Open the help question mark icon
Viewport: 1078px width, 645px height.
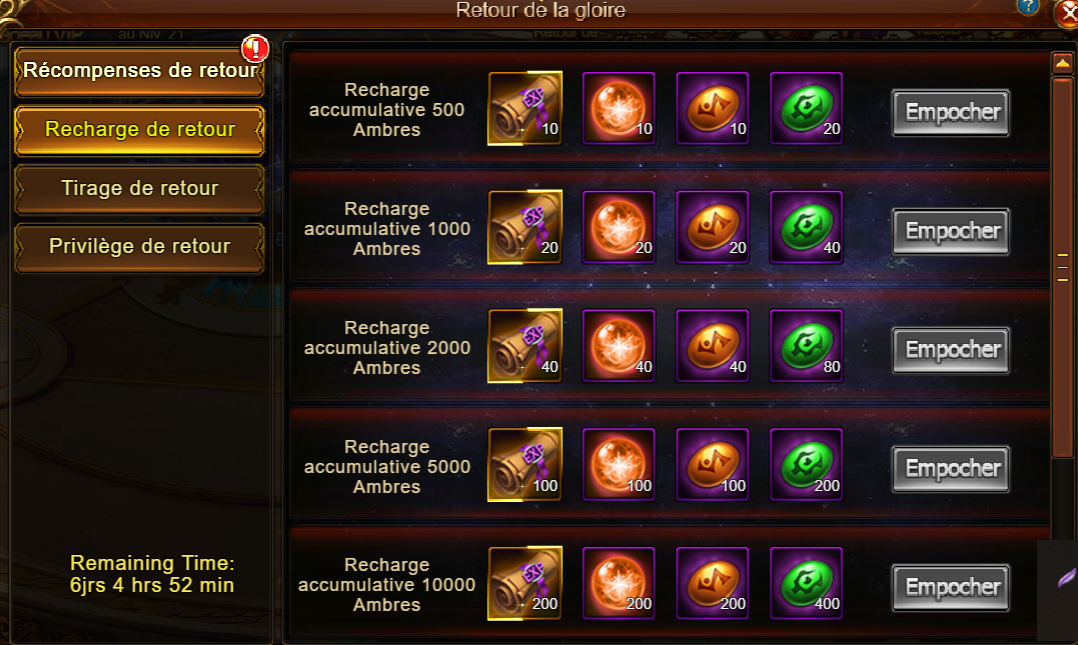(1027, 6)
